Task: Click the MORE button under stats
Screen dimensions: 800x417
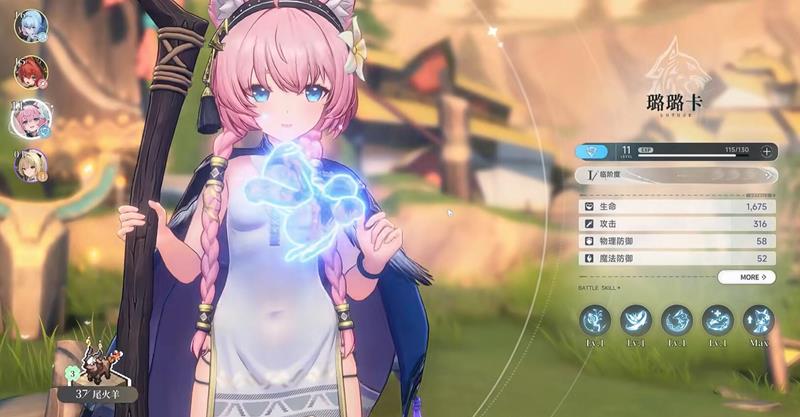Action: point(746,277)
